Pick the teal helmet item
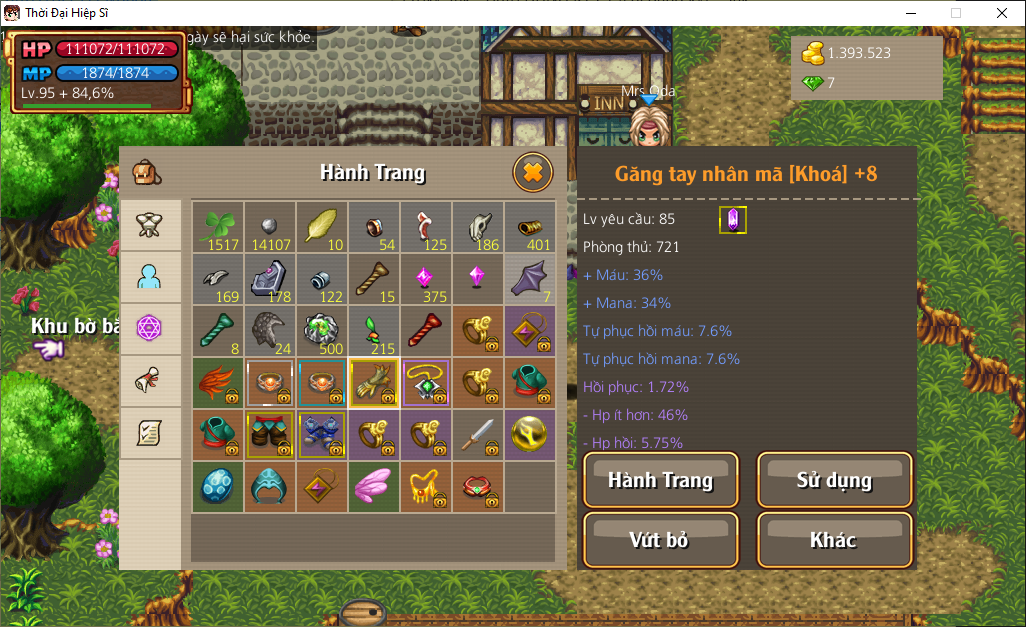The image size is (1026, 627). [270, 487]
